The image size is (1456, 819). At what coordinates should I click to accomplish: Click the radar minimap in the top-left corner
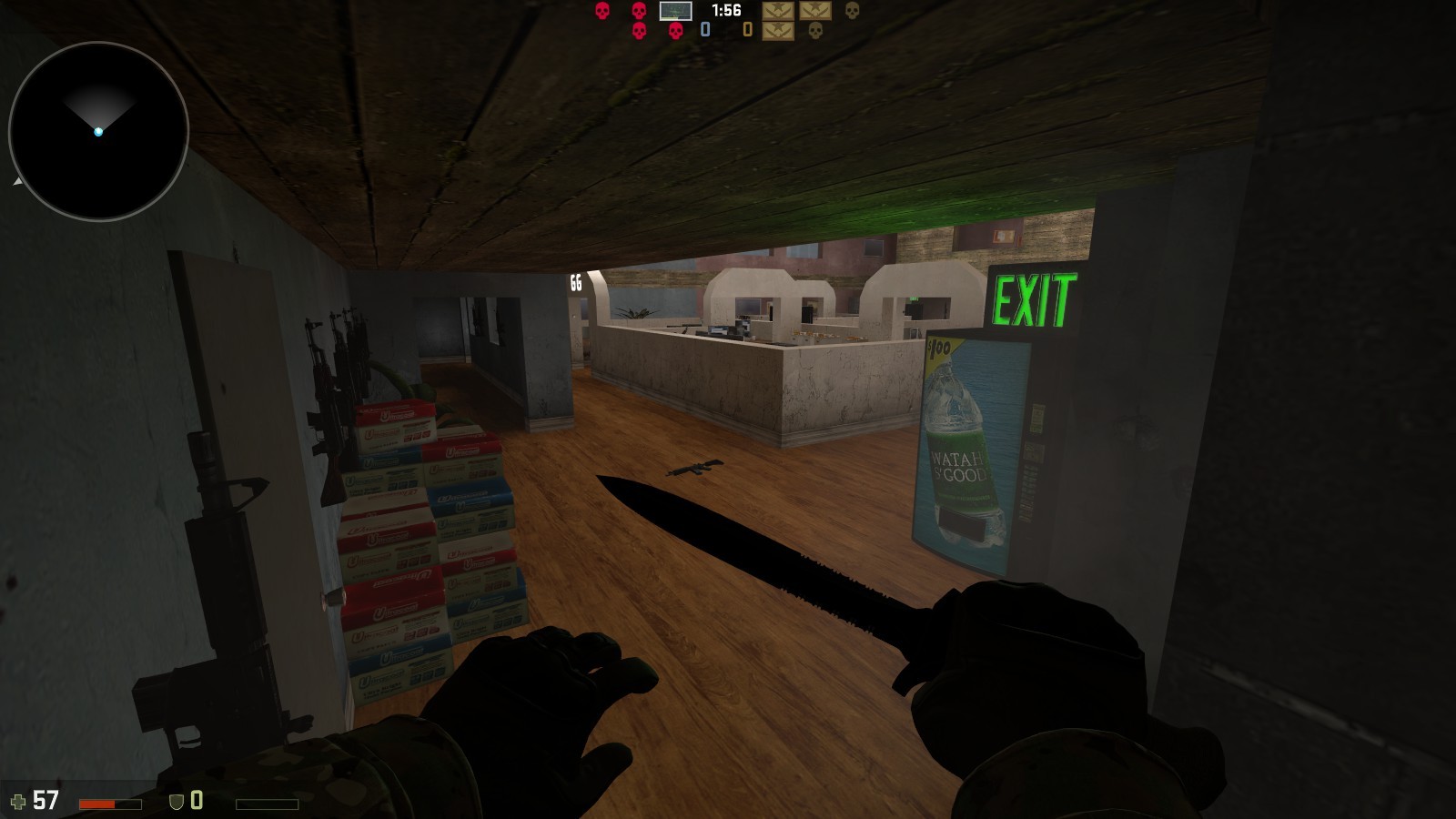[x=100, y=132]
